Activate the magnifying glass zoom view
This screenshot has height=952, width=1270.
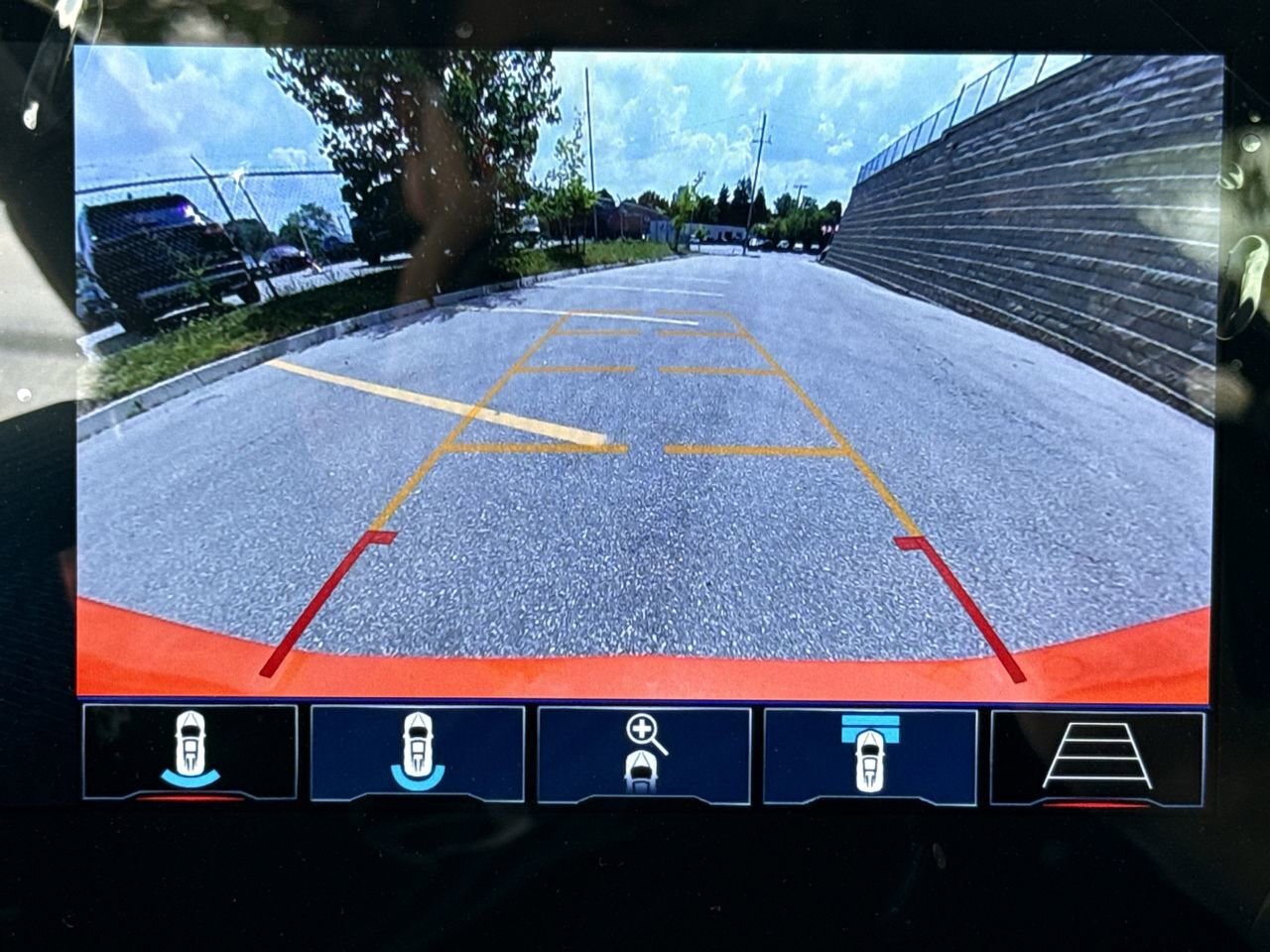[x=644, y=754]
